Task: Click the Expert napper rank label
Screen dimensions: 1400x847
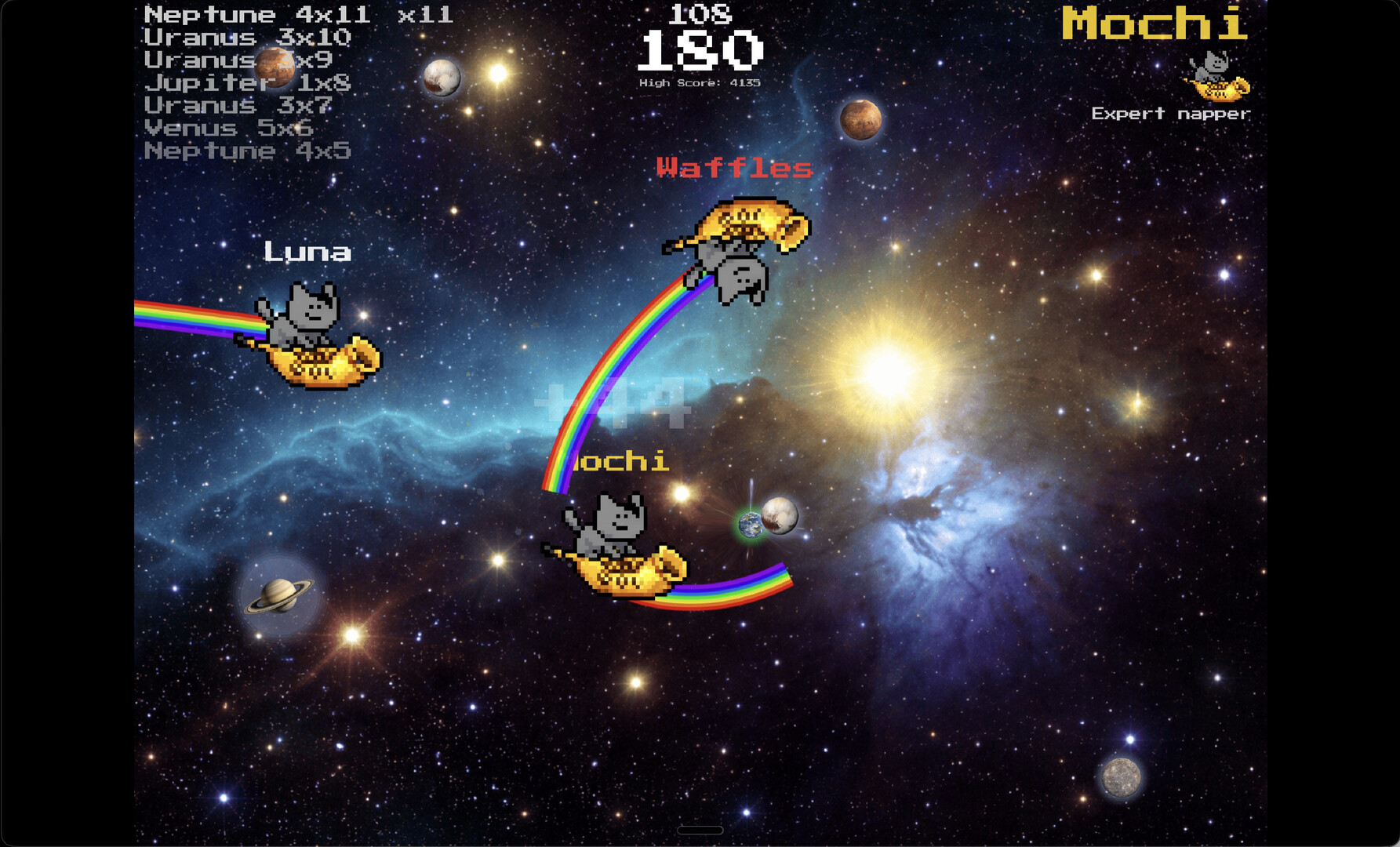Action: click(1170, 113)
